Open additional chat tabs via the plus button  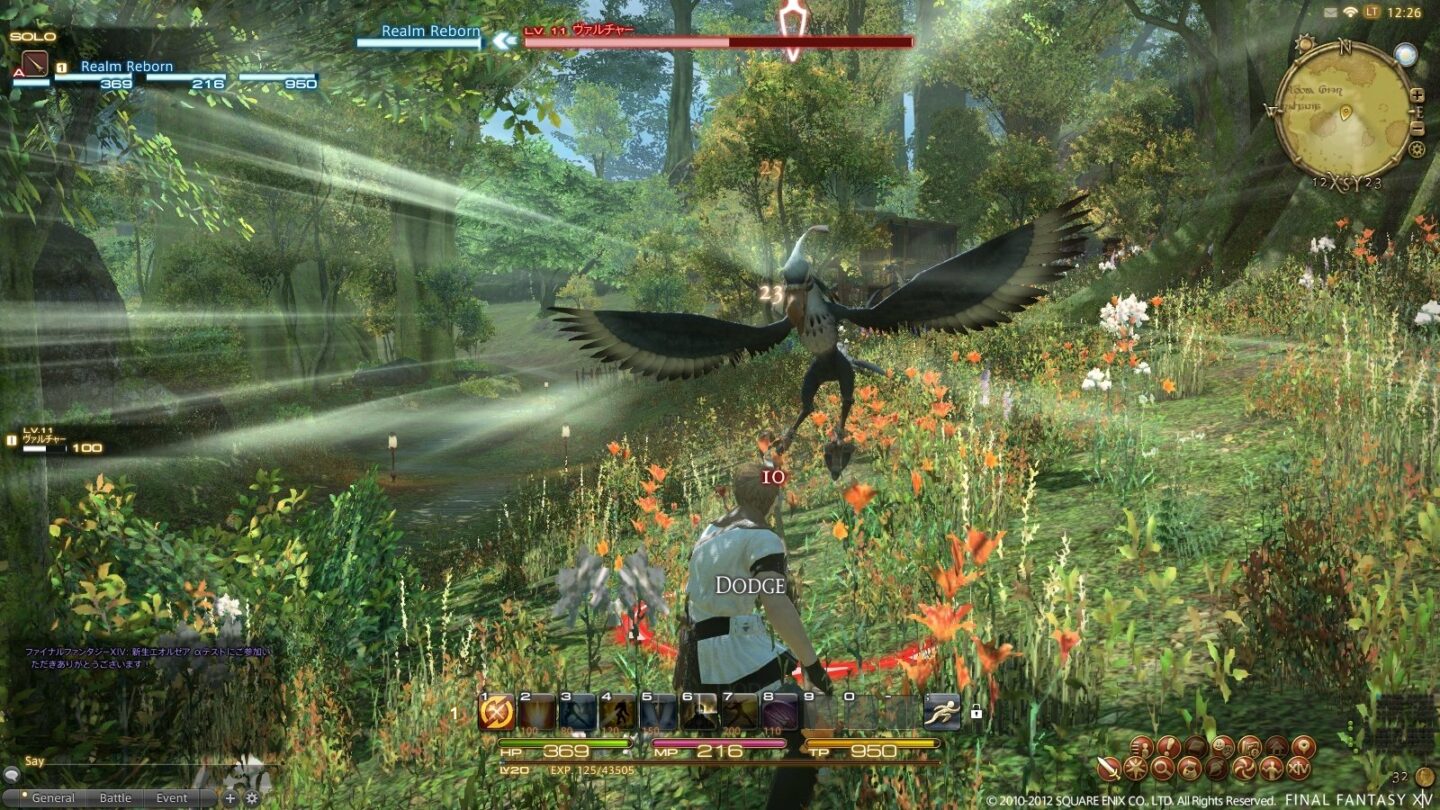coord(230,796)
